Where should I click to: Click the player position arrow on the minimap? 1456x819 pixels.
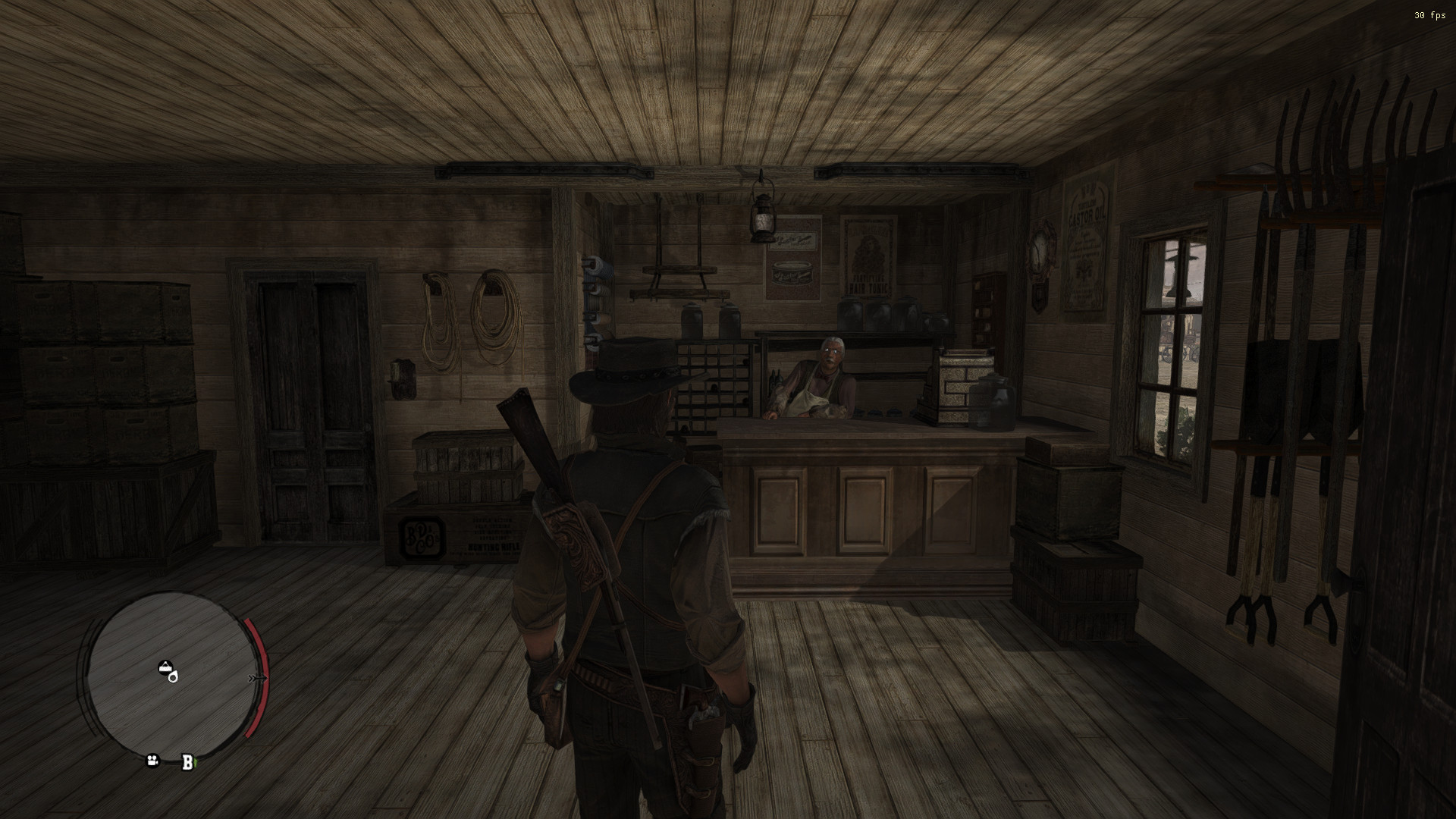tap(173, 677)
